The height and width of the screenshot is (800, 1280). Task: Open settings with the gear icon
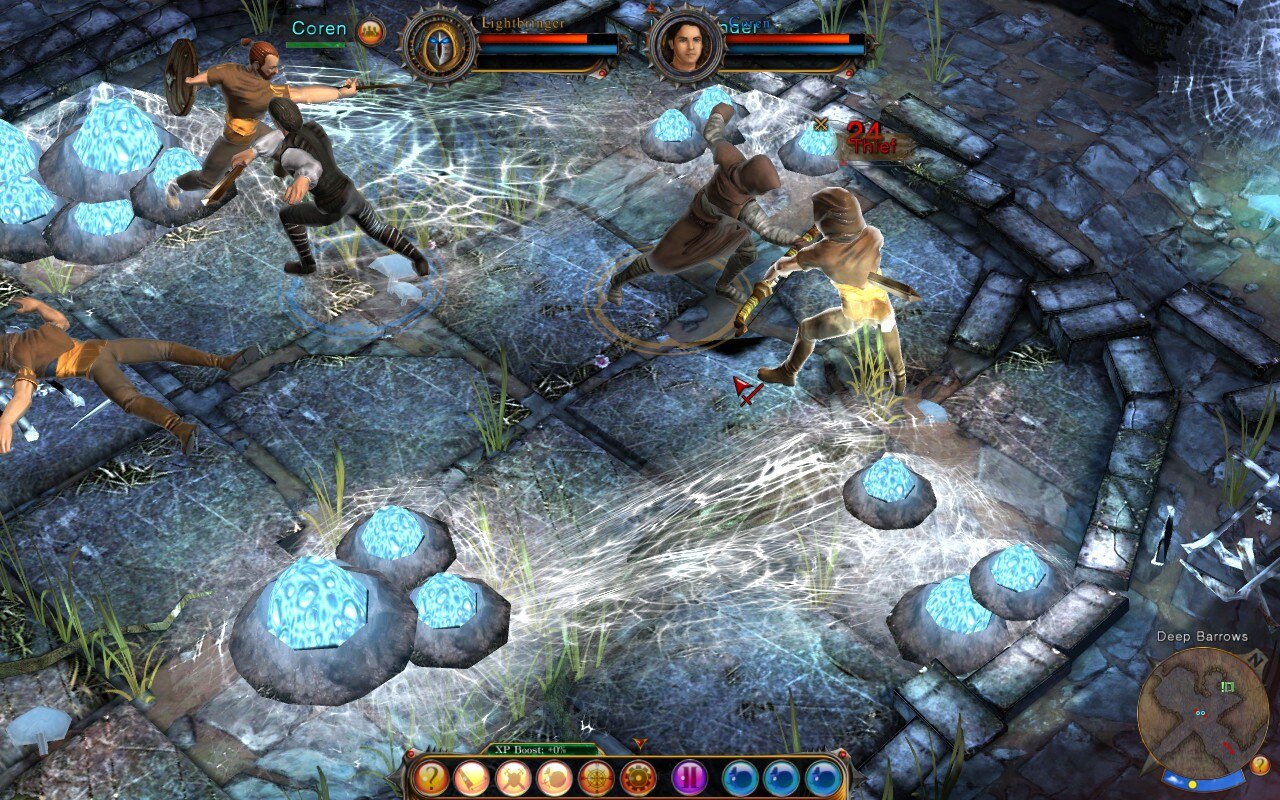[638, 777]
